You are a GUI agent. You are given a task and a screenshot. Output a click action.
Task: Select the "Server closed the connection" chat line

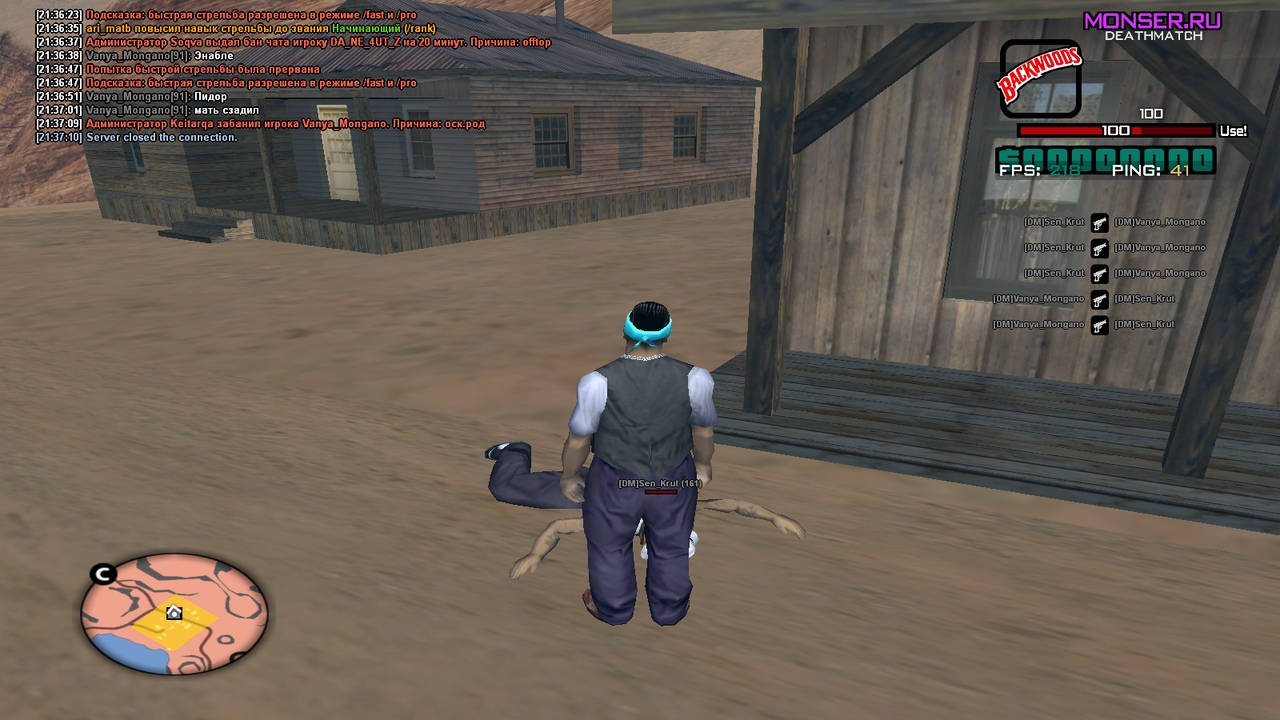pos(161,137)
